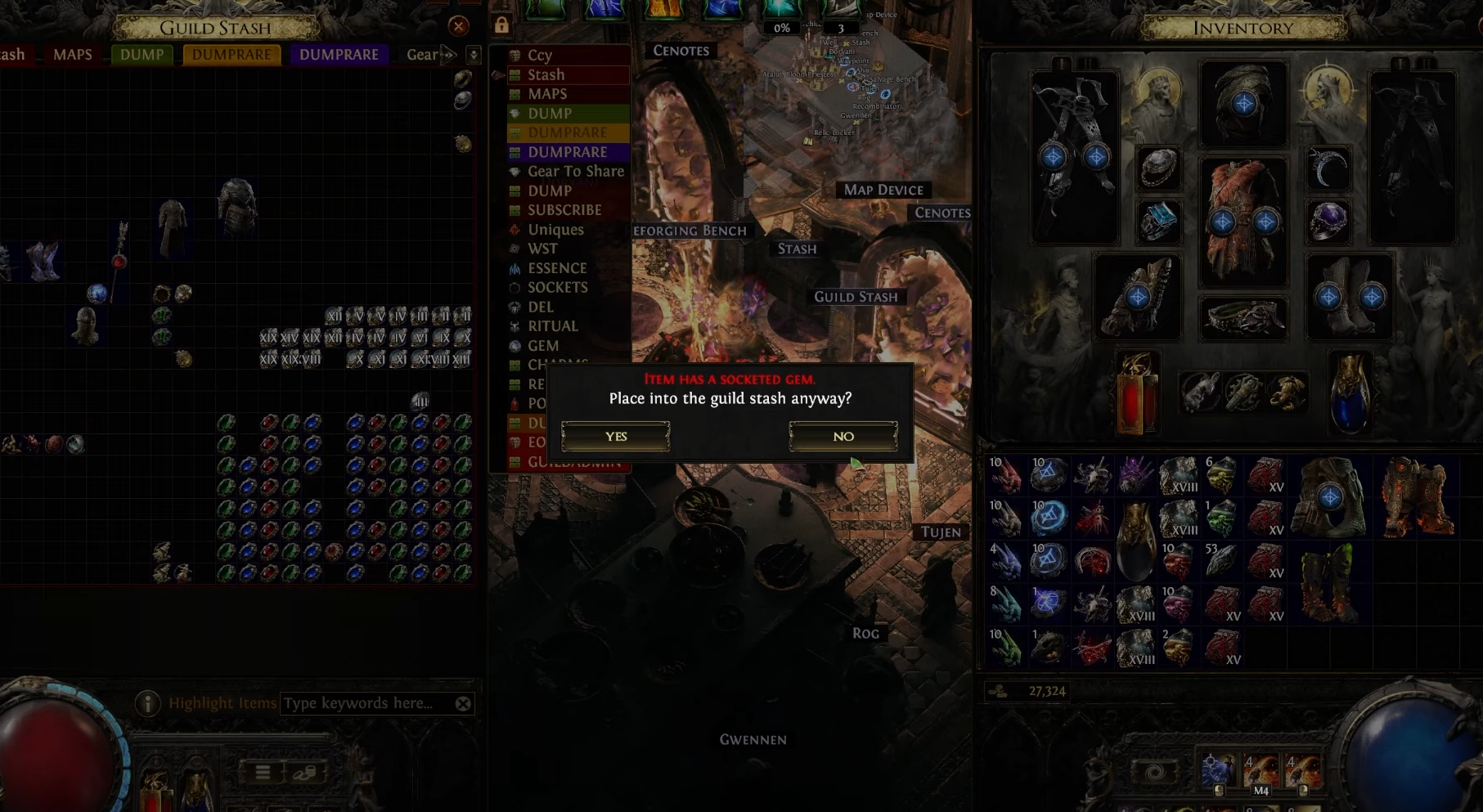This screenshot has height=812, width=1483.
Task: Click the SOCKETS ring icon
Action: point(513,287)
